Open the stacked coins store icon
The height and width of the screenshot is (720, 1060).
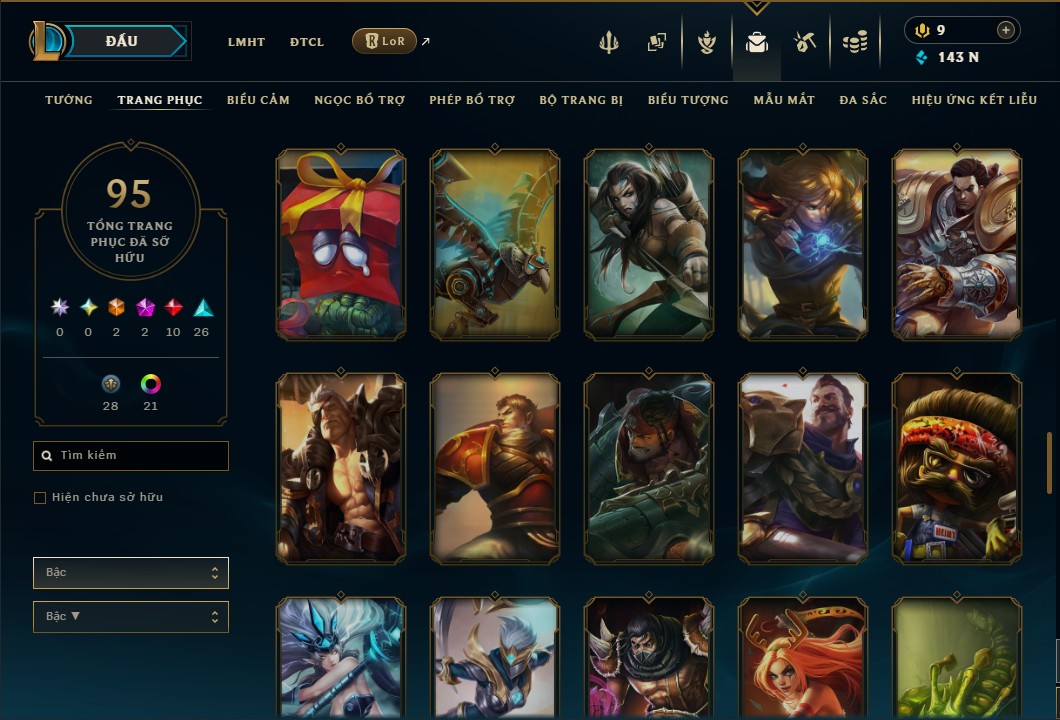pyautogui.click(x=854, y=42)
